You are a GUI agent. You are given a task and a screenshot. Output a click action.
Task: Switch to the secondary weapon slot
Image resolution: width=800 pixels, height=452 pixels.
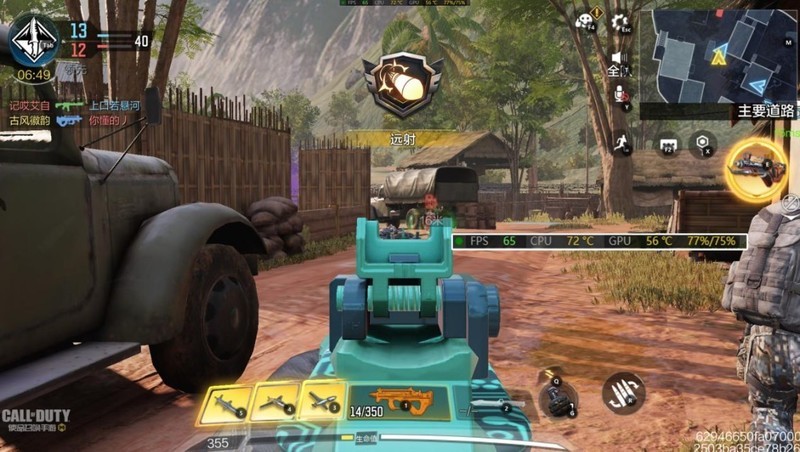pyautogui.click(x=497, y=405)
